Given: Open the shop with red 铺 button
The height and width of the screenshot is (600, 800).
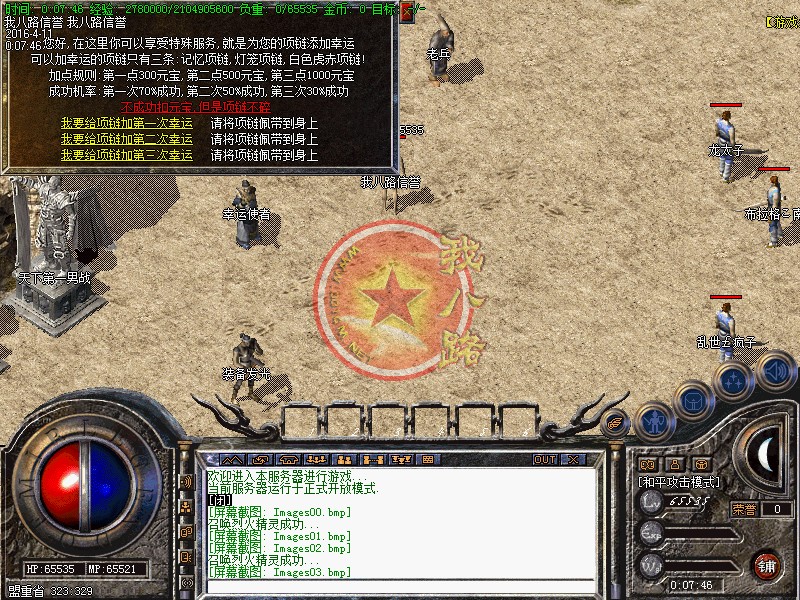Looking at the screenshot, I should 766,563.
